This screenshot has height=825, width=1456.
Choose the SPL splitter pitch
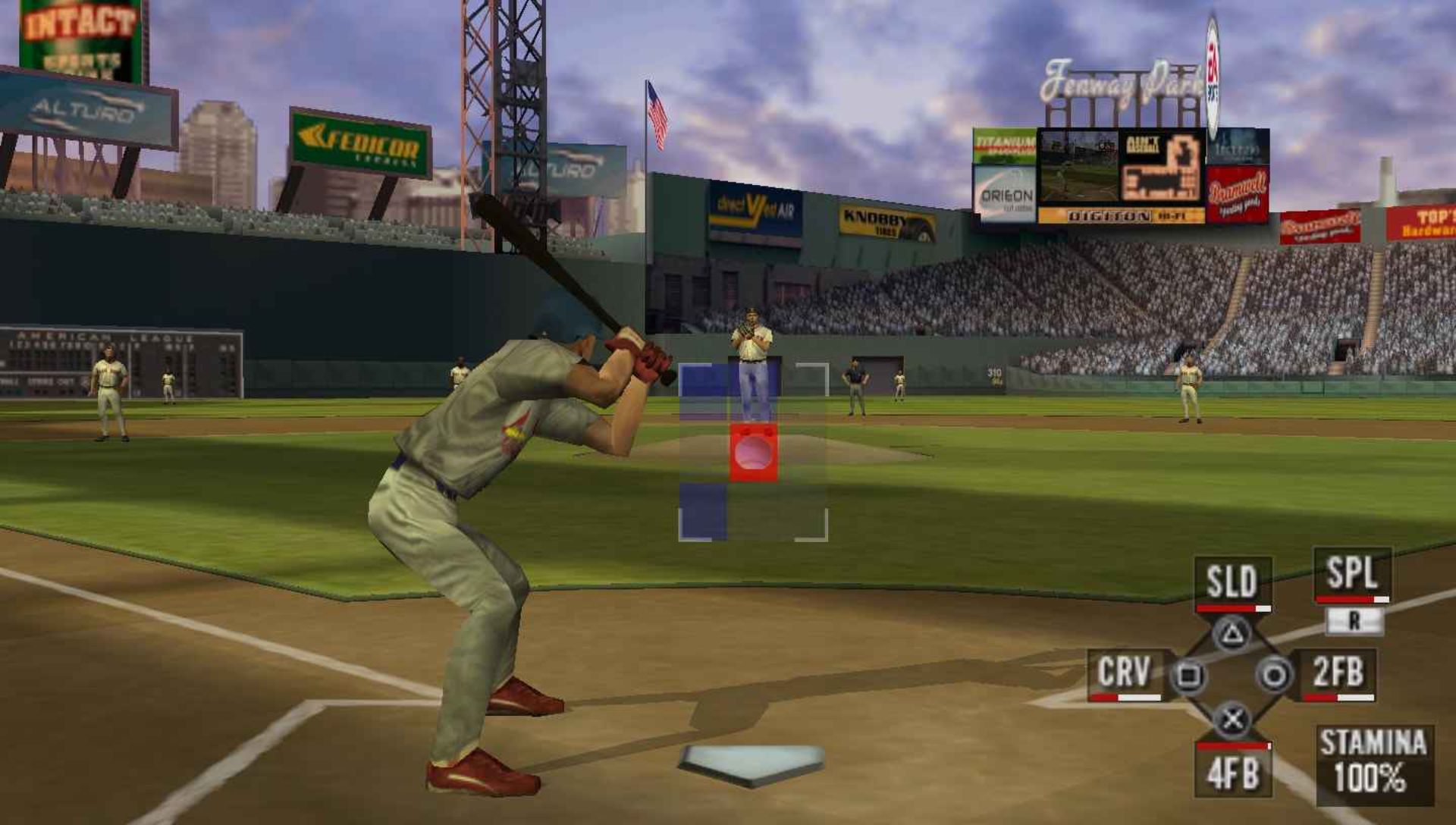click(x=1352, y=574)
